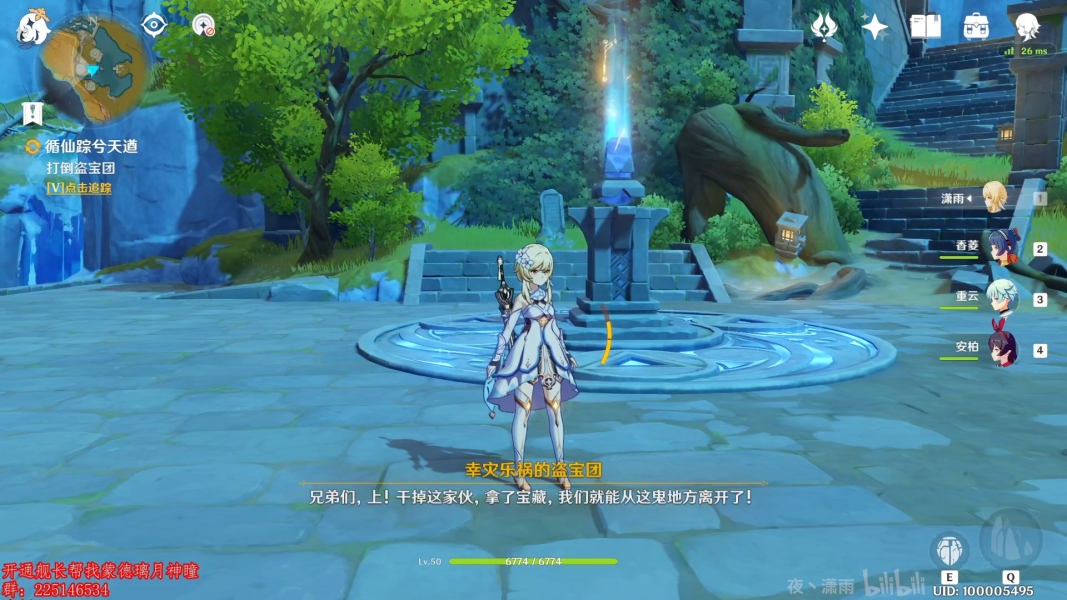Viewport: 1067px width, 600px height.
Task: Open the Paimon main menu
Action: click(x=32, y=28)
